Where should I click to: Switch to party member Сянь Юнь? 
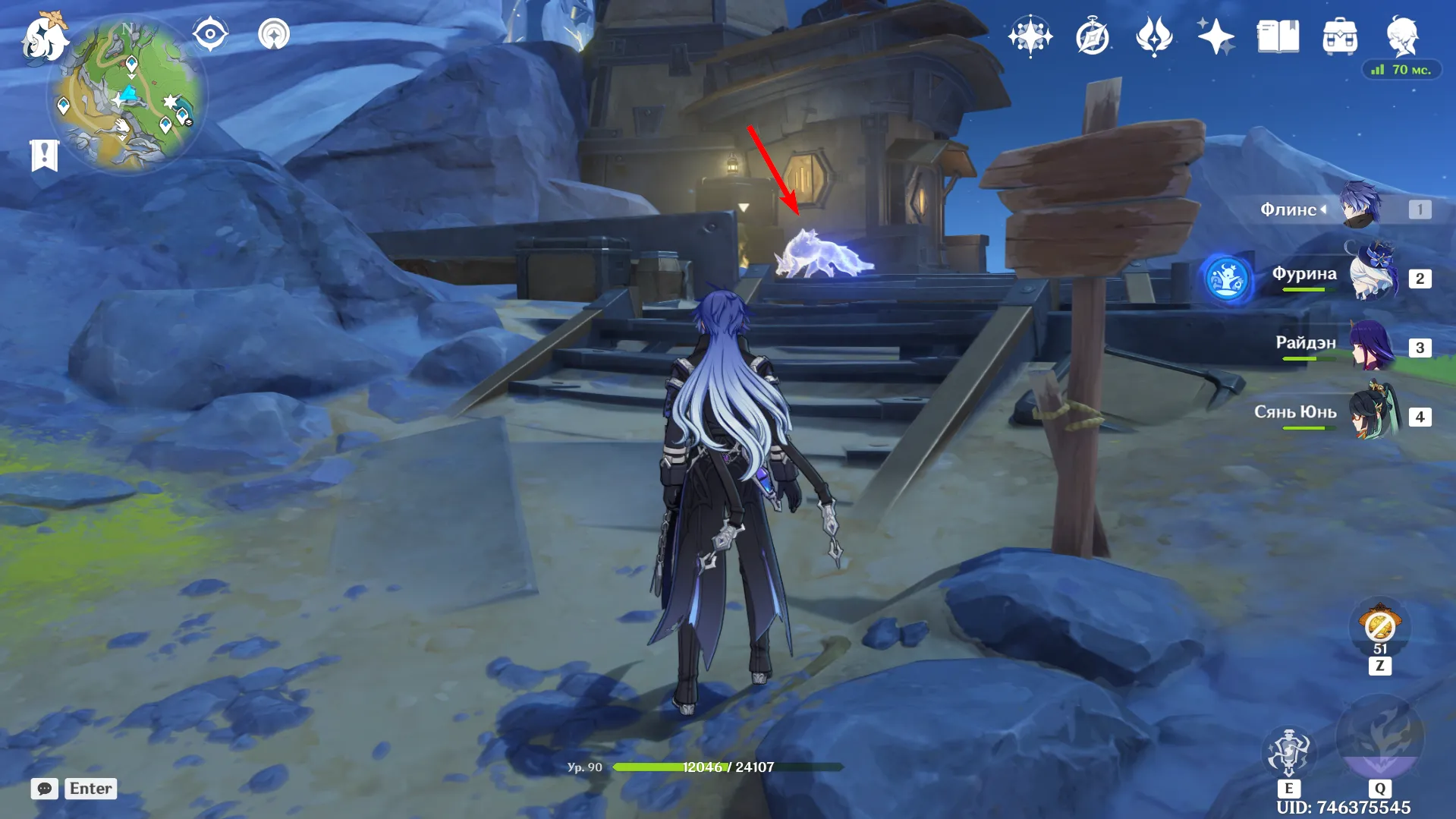1372,415
